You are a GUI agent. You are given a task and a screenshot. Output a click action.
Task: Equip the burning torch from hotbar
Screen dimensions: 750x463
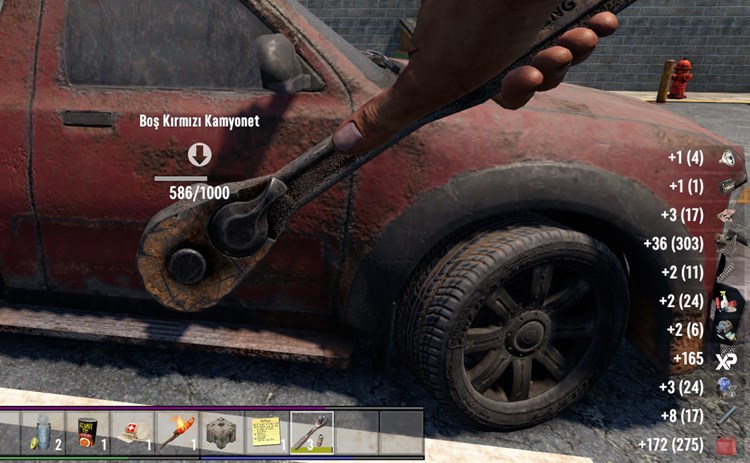[x=178, y=432]
